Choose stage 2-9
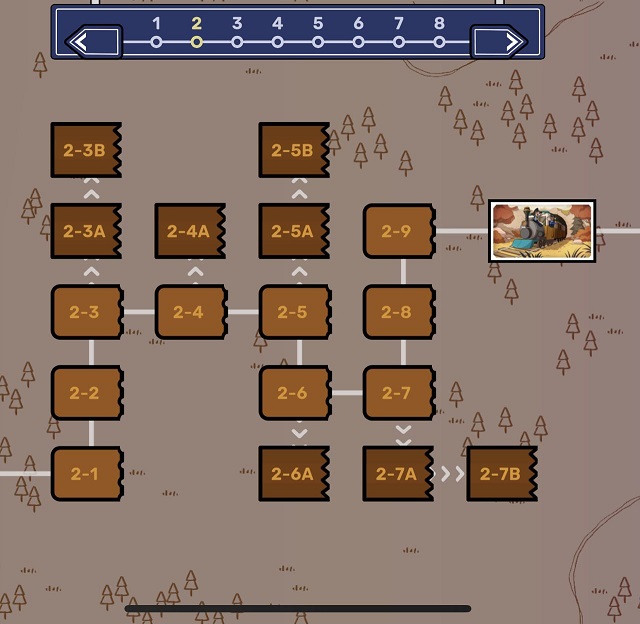 pos(398,231)
